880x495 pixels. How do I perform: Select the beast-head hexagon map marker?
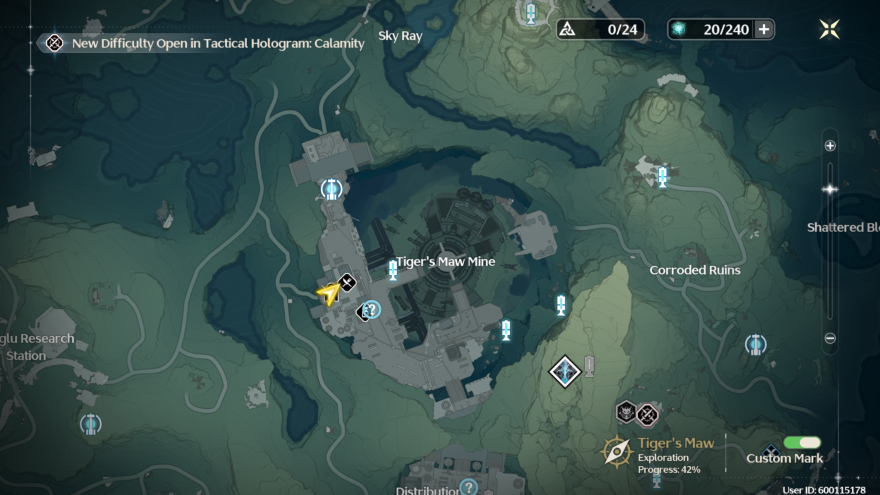click(x=626, y=412)
